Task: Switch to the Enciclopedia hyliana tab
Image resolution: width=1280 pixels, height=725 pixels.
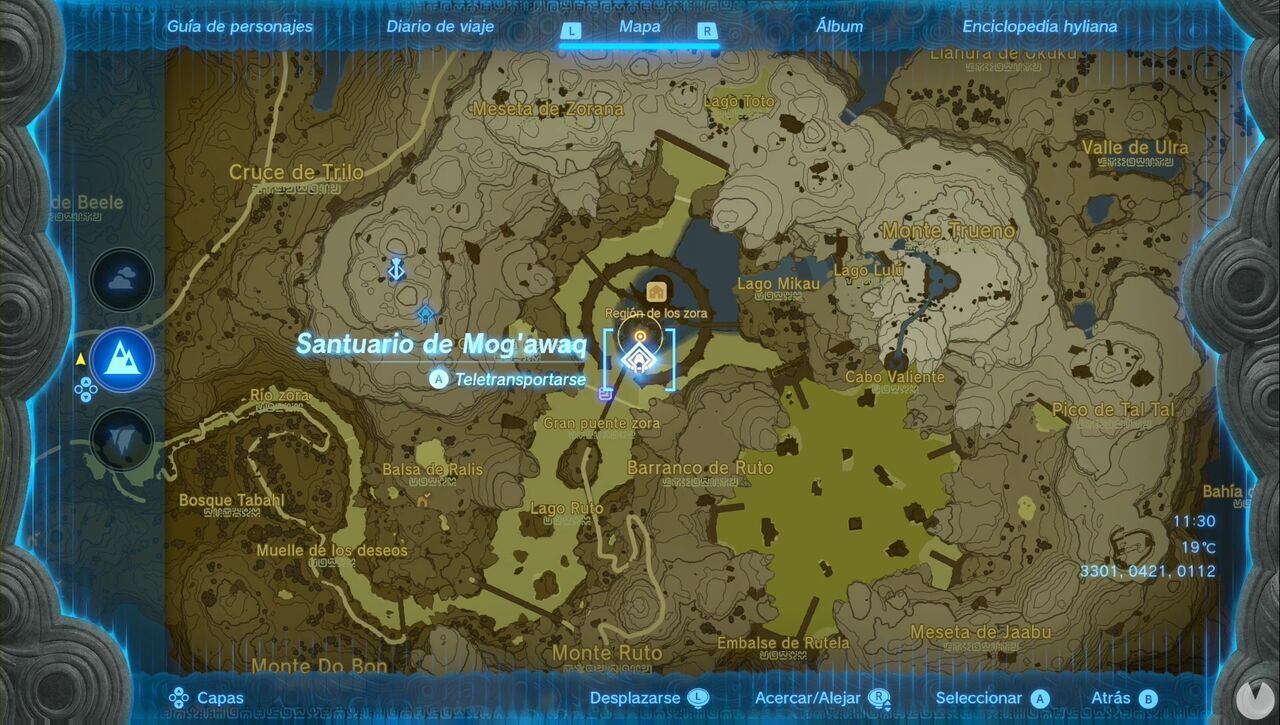Action: [x=1040, y=27]
